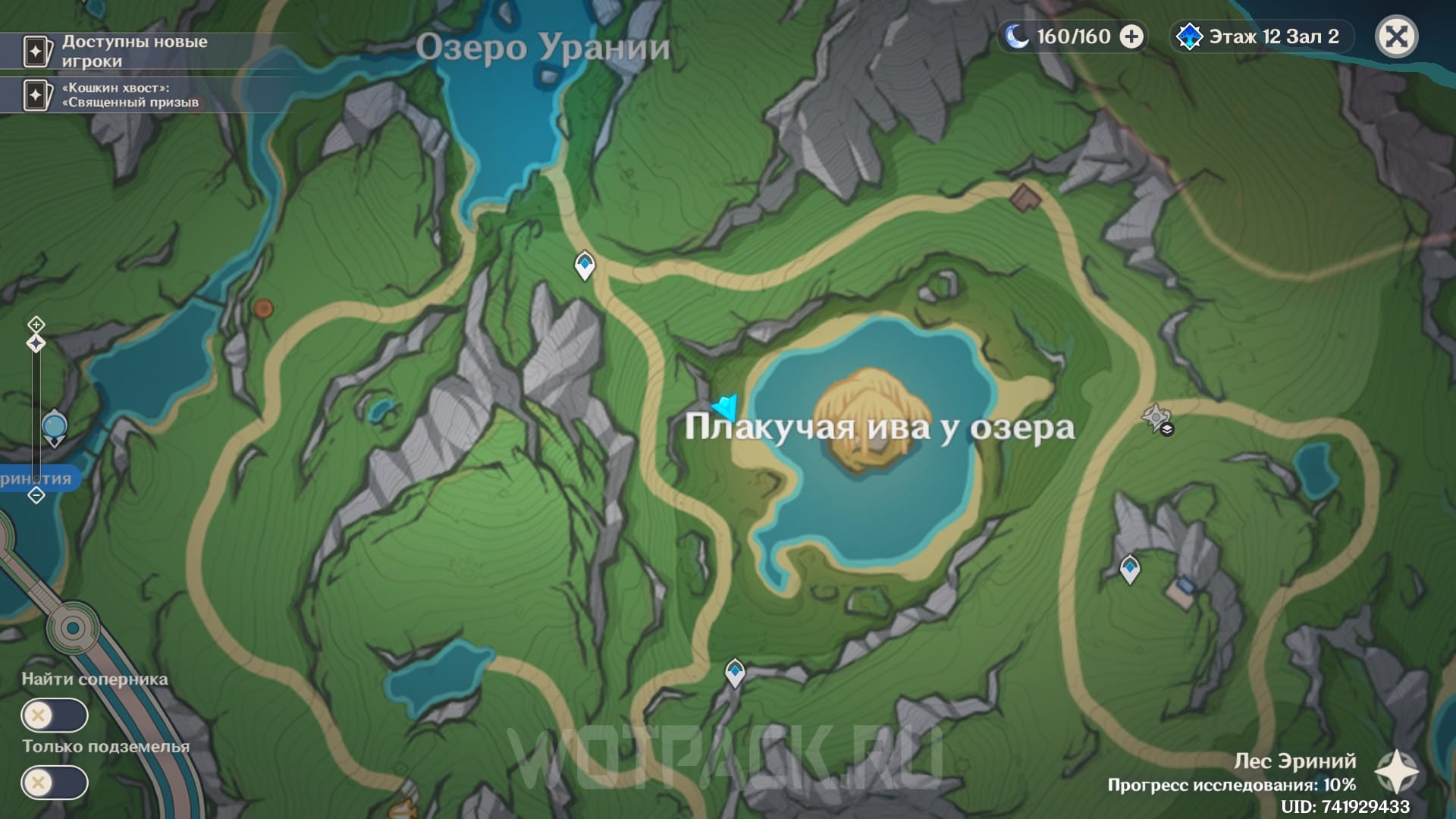Select the grey gear-shaped map marker
1456x819 pixels.
(x=1156, y=417)
